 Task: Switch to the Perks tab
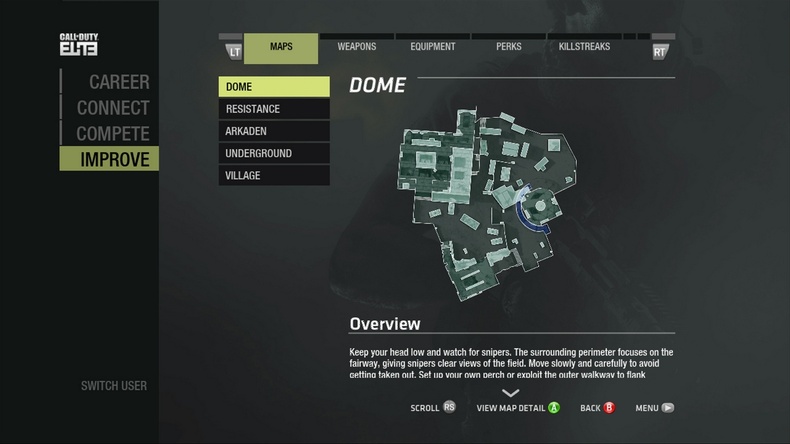509,47
